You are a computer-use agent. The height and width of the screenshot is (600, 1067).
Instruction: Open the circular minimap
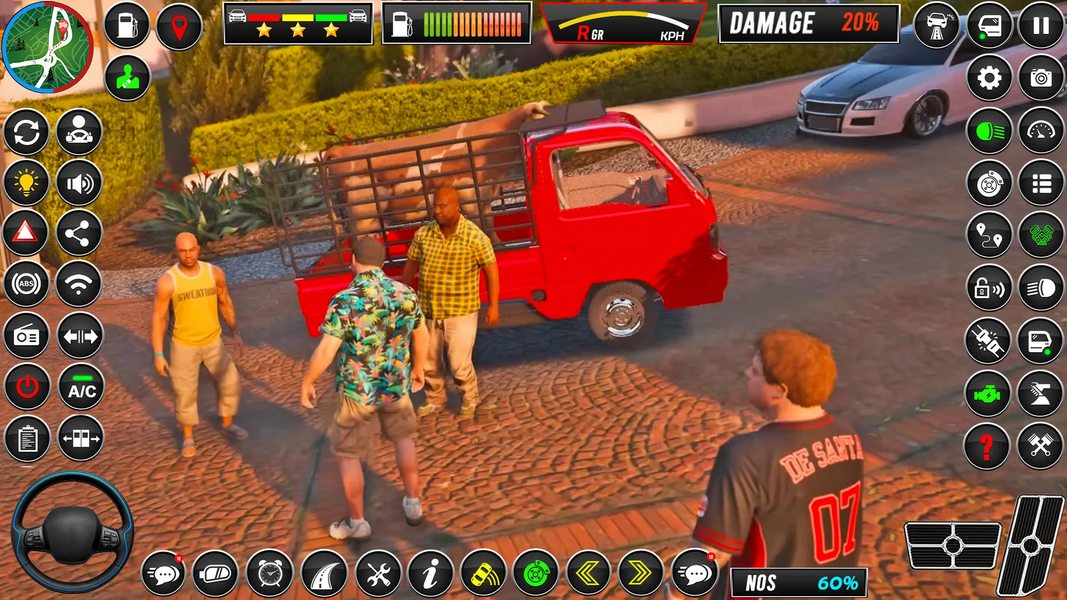[x=47, y=46]
